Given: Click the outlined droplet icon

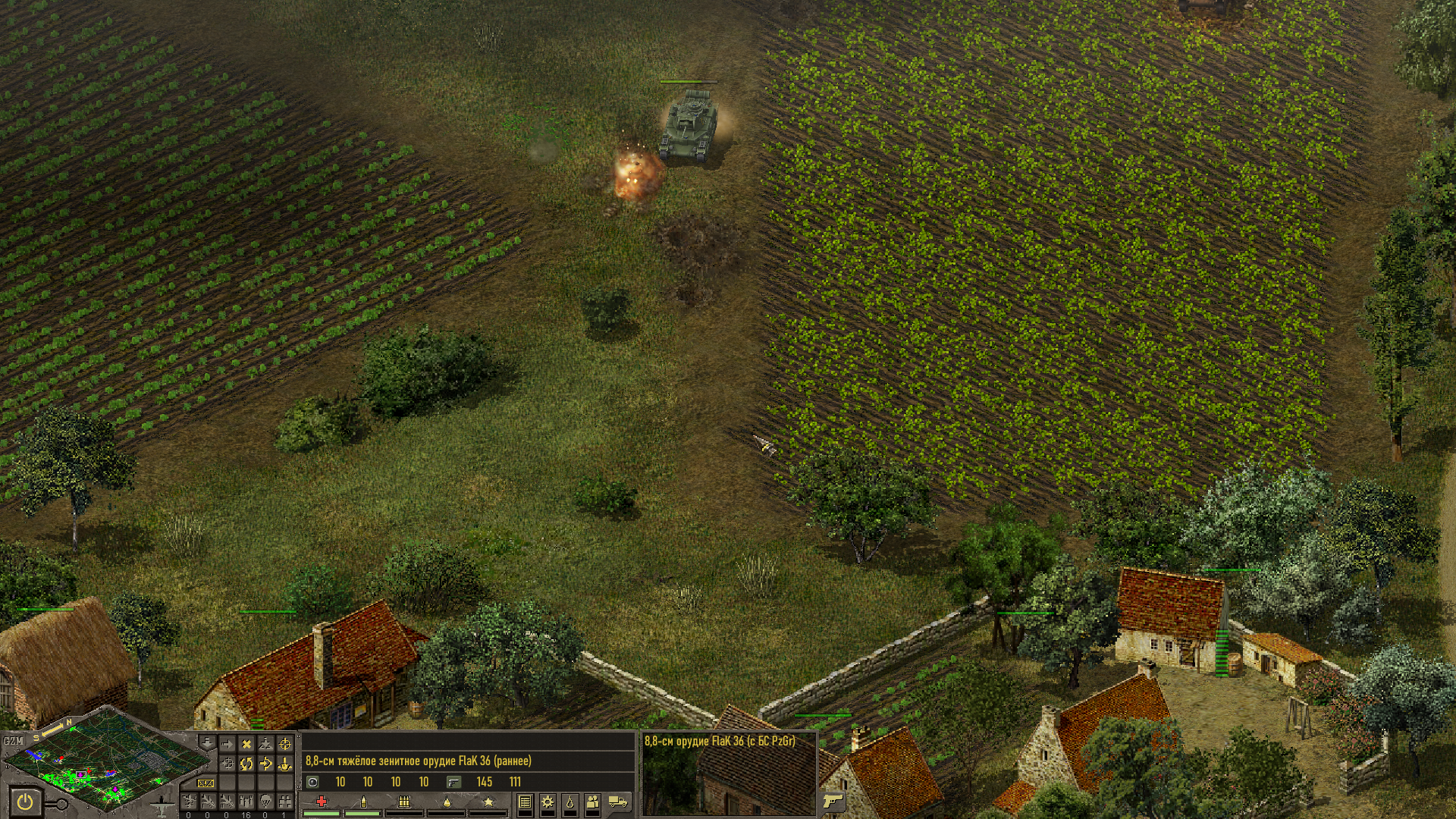Looking at the screenshot, I should 570,802.
